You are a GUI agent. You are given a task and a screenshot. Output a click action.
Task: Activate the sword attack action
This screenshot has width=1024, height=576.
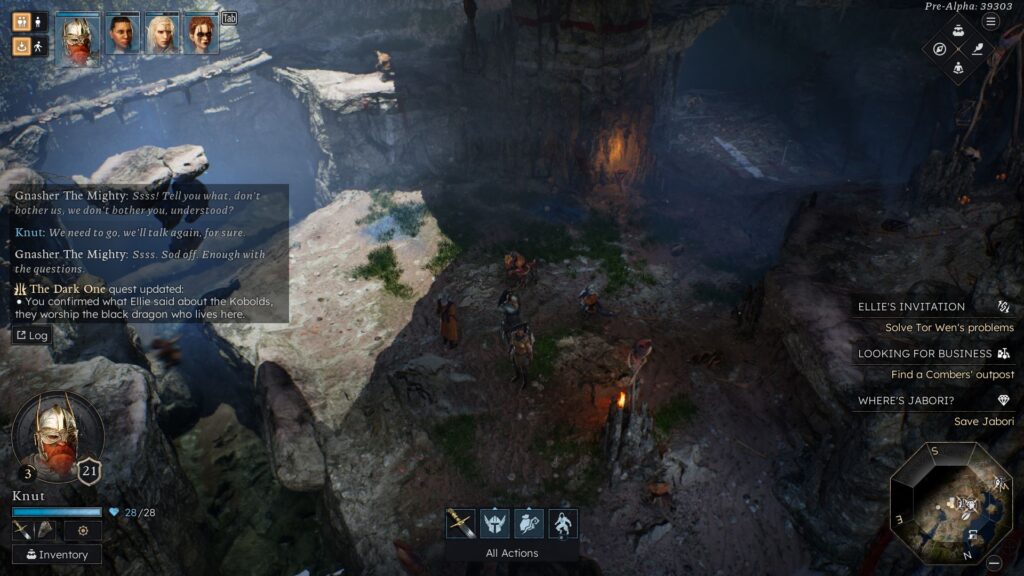(461, 523)
